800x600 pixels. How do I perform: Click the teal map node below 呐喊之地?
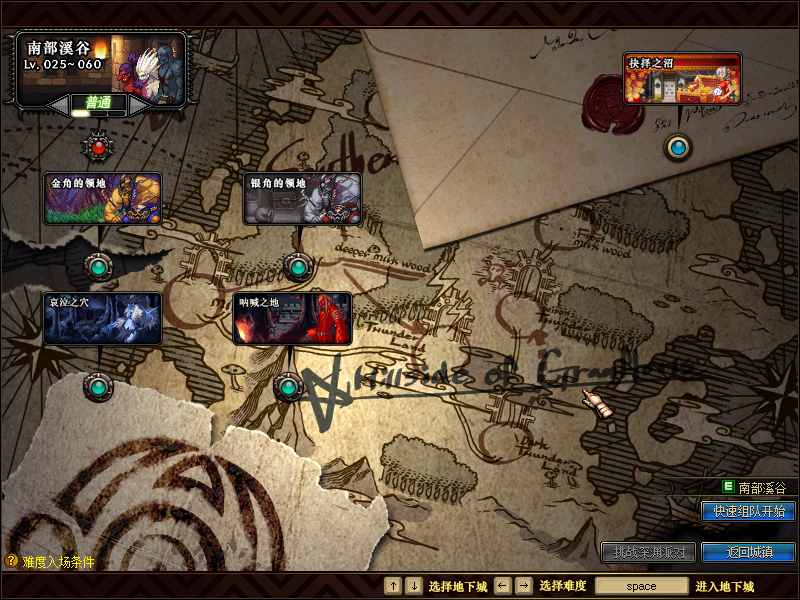[287, 385]
